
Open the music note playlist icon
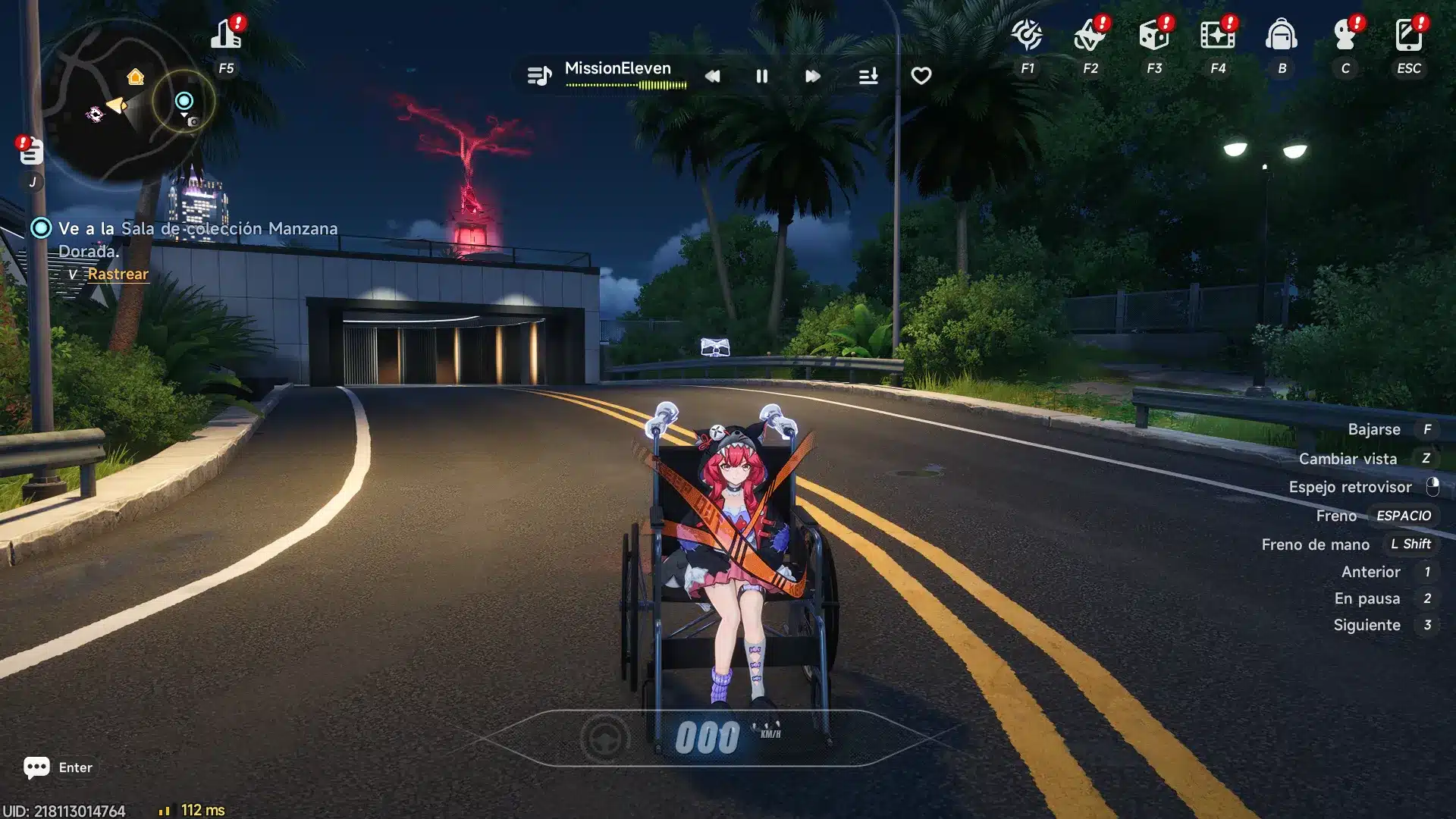tap(539, 76)
